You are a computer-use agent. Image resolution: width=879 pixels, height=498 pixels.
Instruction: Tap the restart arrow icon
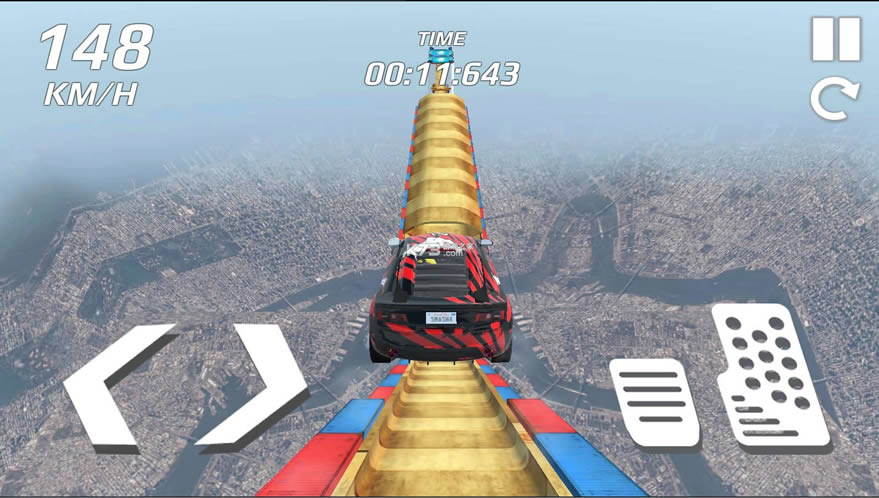pyautogui.click(x=835, y=100)
